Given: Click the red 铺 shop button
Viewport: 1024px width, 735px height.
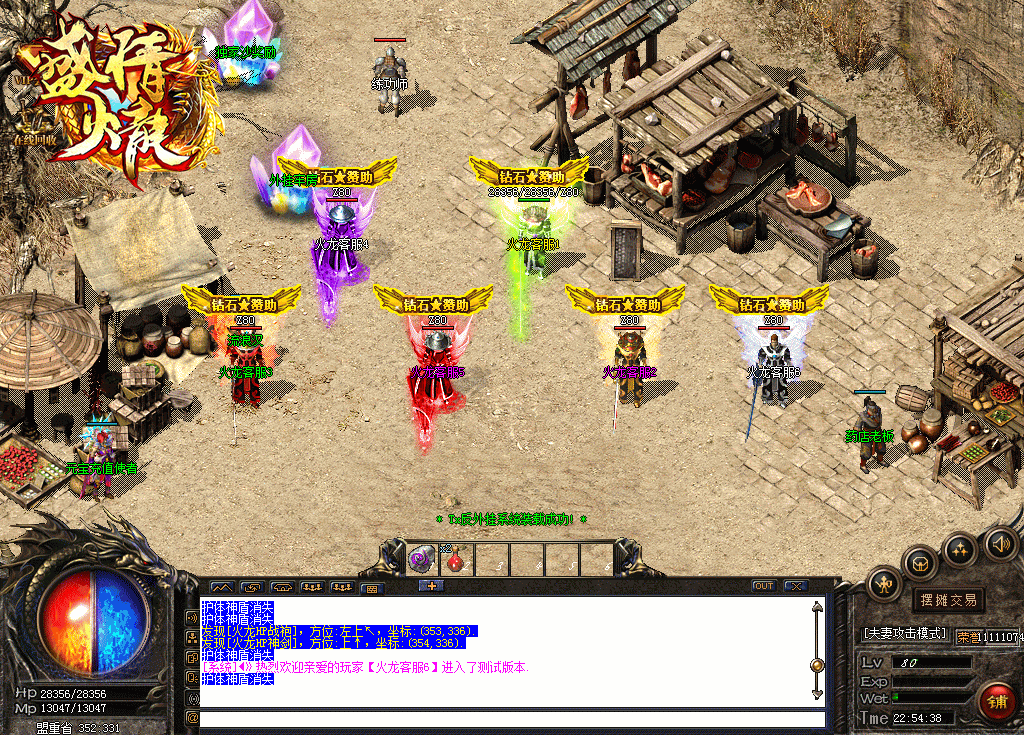Looking at the screenshot, I should tap(996, 701).
